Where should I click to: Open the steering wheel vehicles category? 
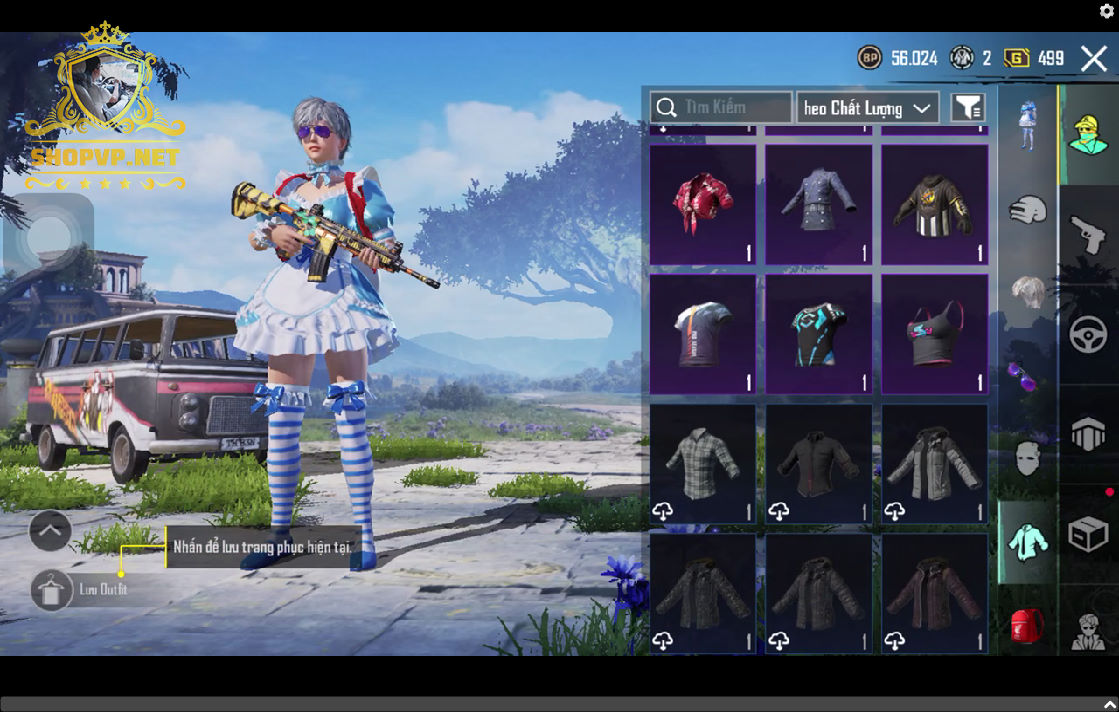tap(1088, 334)
